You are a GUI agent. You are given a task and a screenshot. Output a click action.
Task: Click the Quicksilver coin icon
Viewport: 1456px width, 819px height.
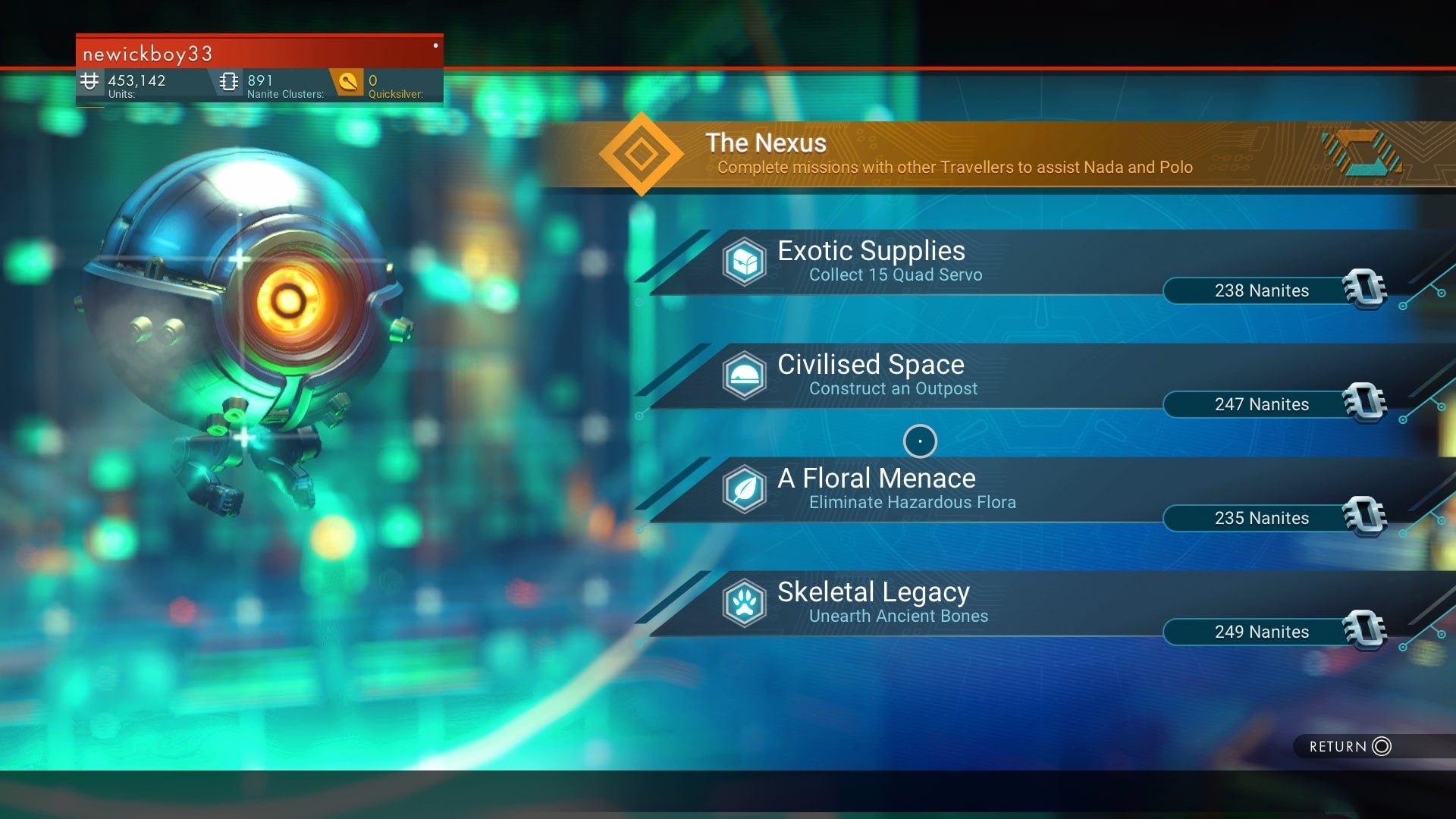pyautogui.click(x=349, y=83)
